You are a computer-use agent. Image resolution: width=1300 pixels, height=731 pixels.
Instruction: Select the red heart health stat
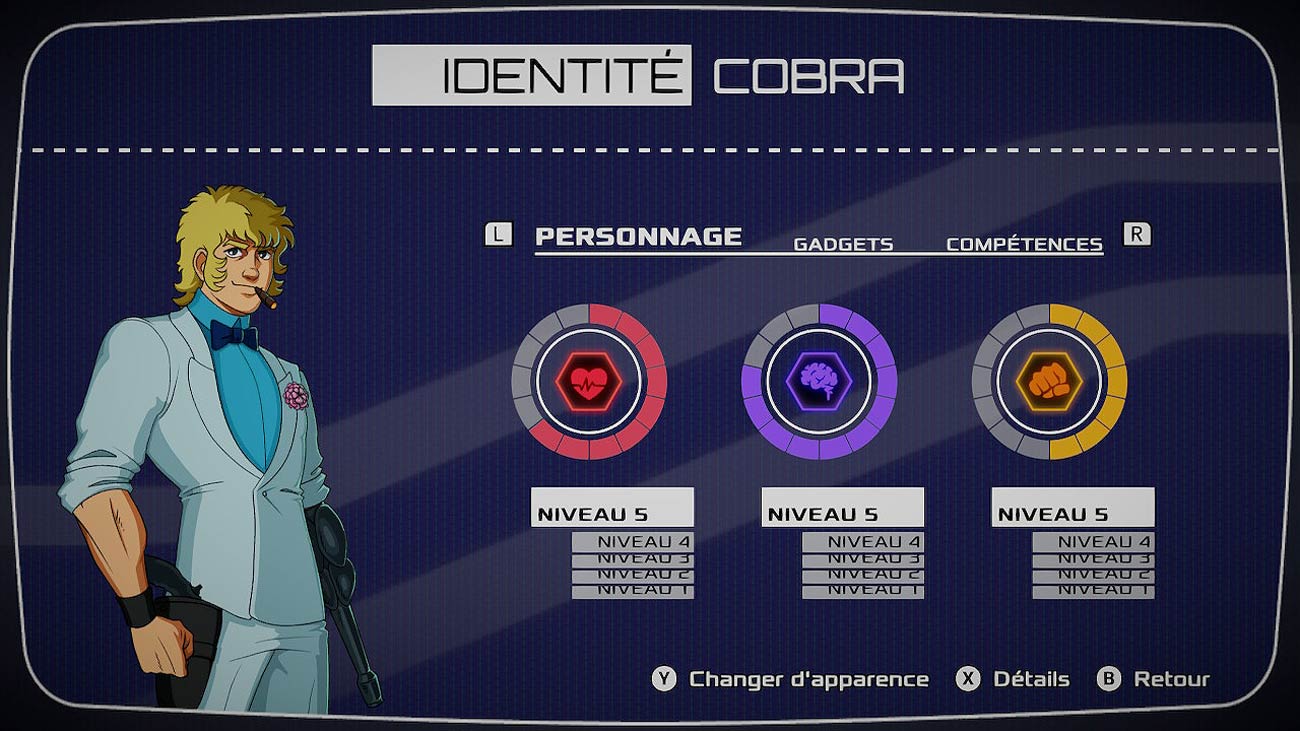[x=589, y=381]
